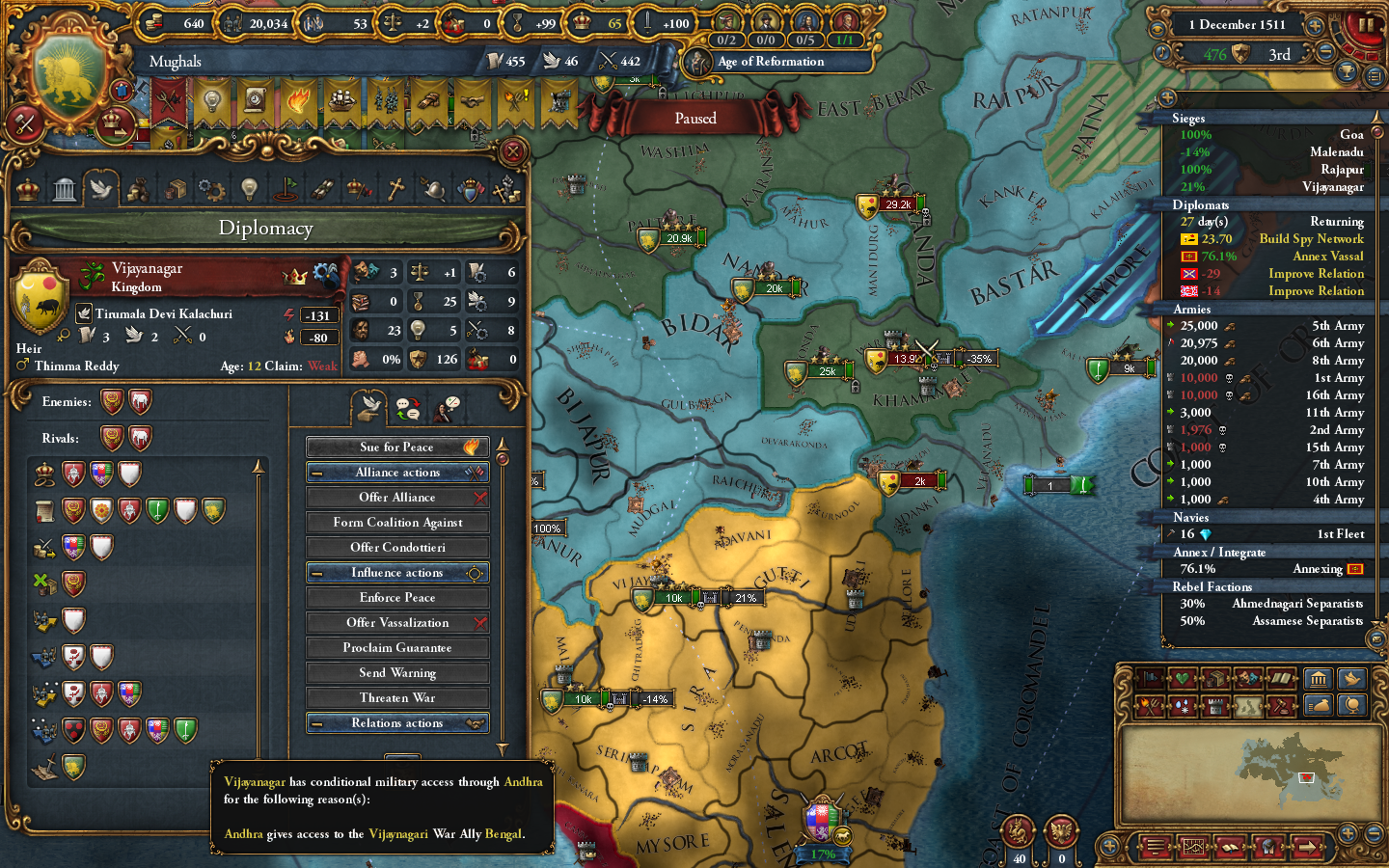The height and width of the screenshot is (868, 1389).
Task: Switch to the Military tab
Action: tap(432, 188)
